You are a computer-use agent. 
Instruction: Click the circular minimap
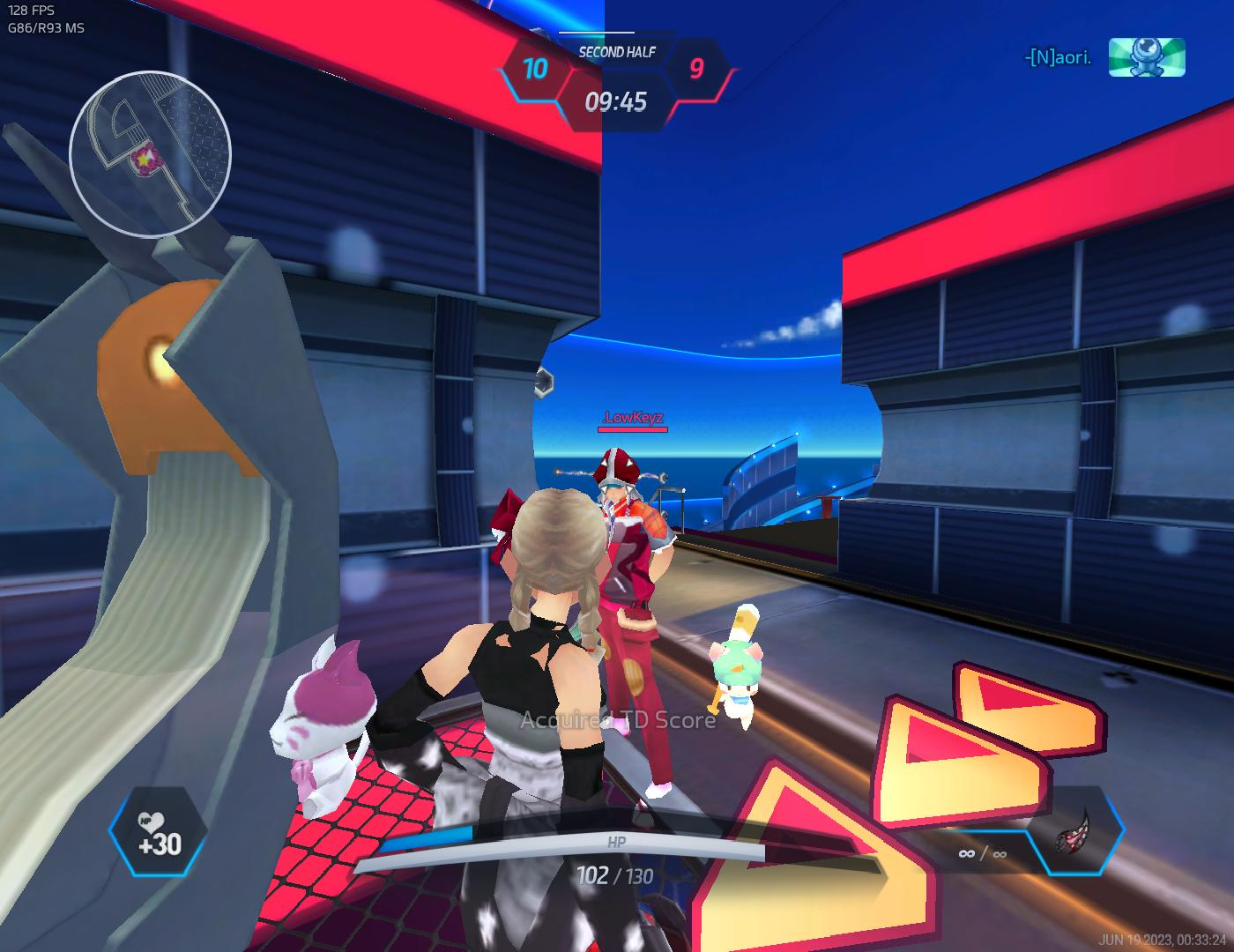(150, 155)
